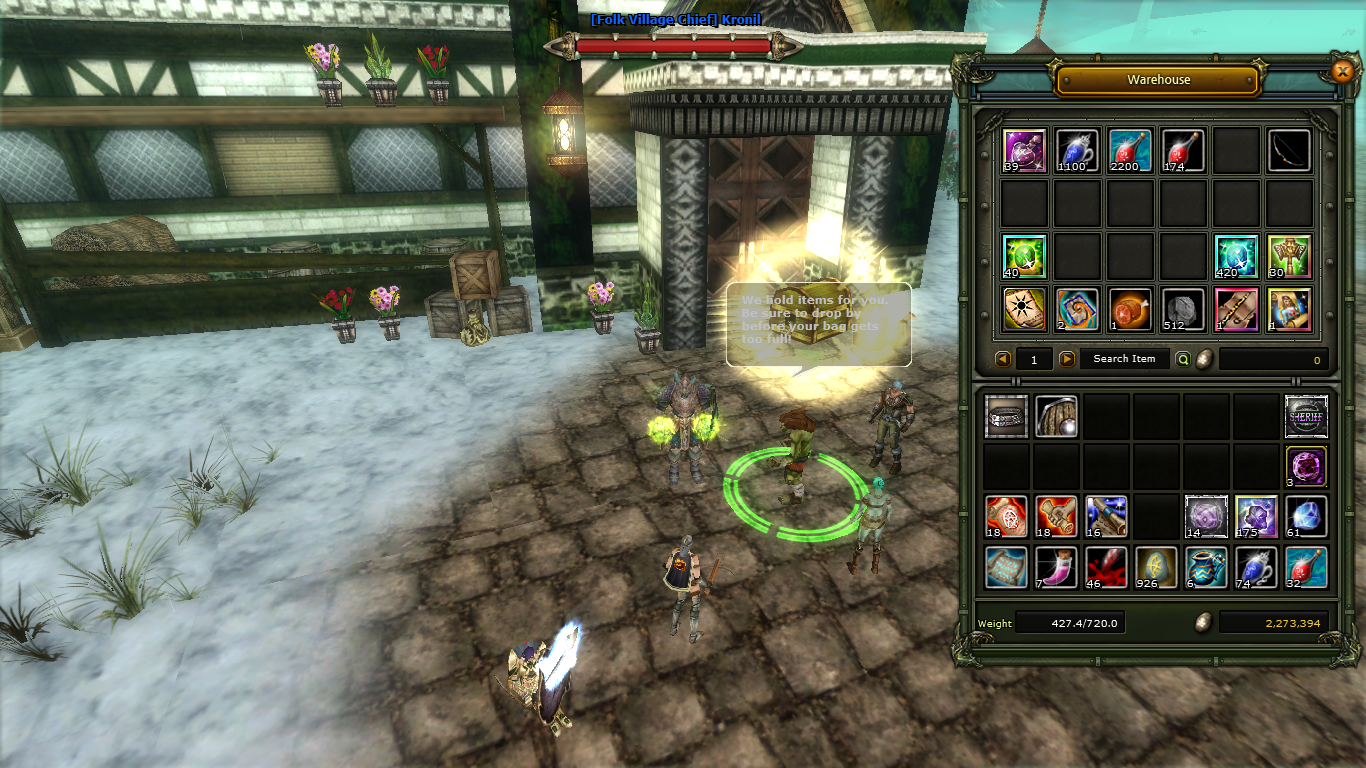Select the stack of 512 gray stones
The image size is (1366, 768).
point(1183,310)
